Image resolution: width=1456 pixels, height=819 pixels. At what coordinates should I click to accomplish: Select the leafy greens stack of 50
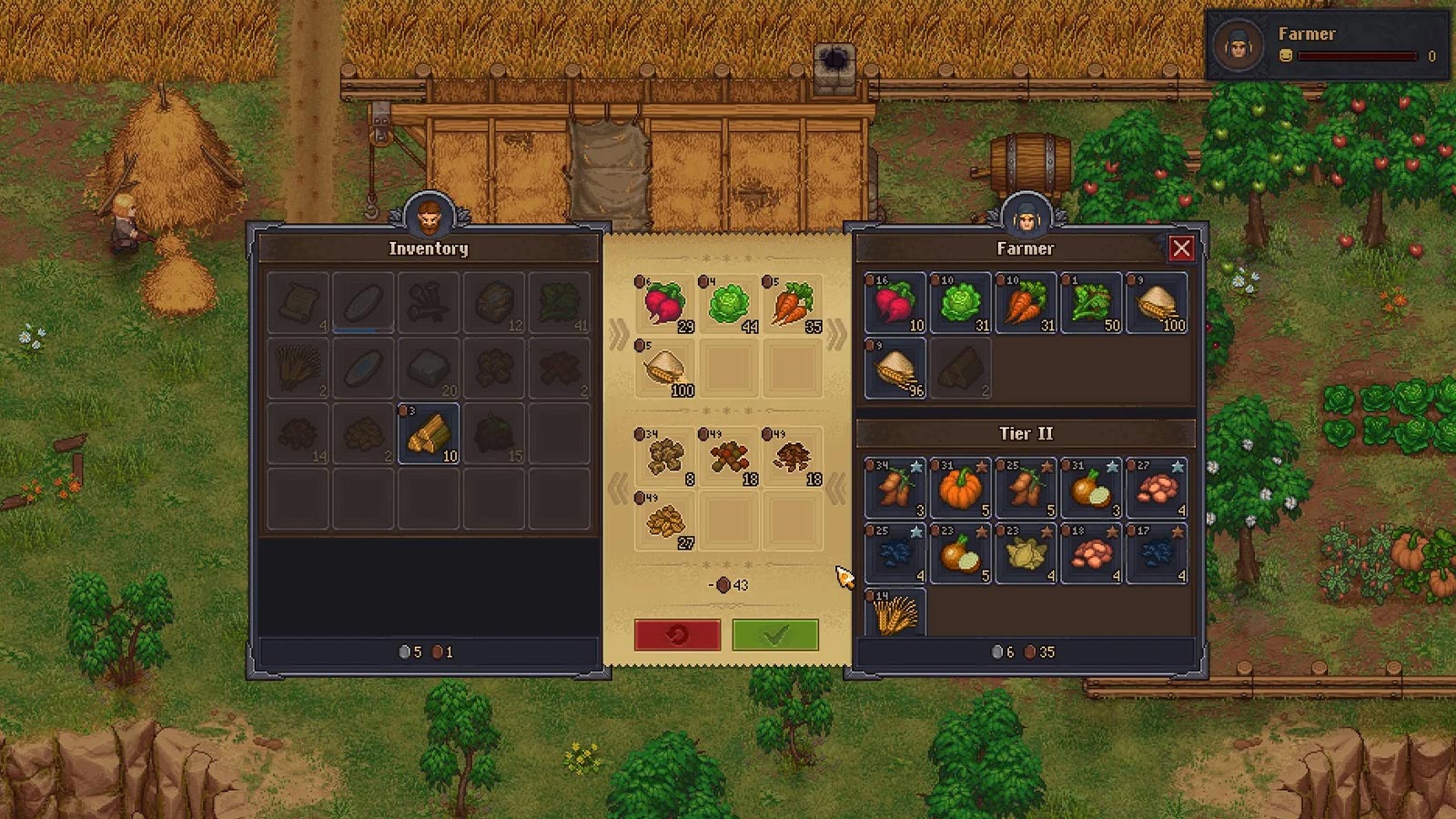1091,303
